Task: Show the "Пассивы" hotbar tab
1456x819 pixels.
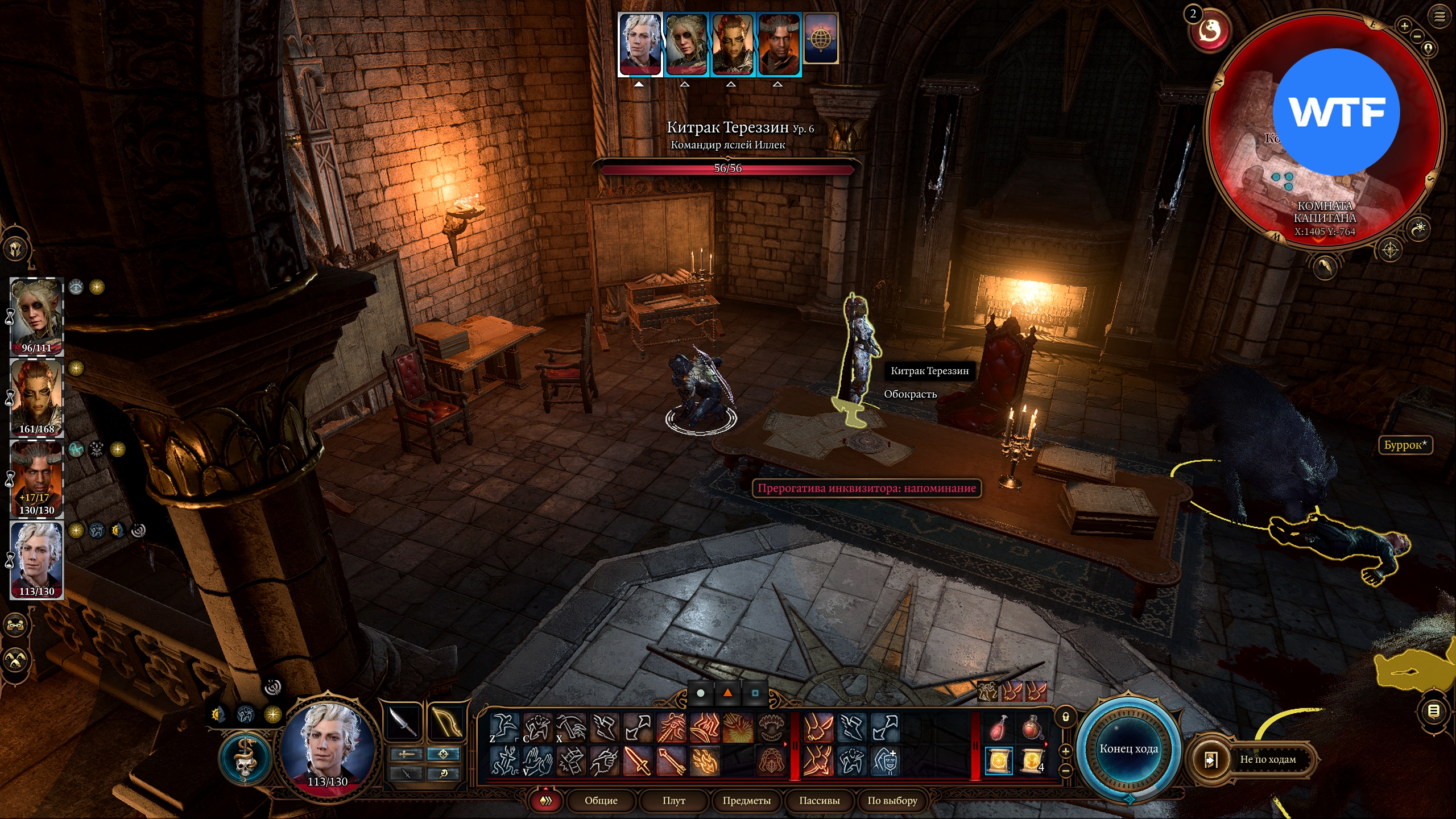Action: coord(819,800)
